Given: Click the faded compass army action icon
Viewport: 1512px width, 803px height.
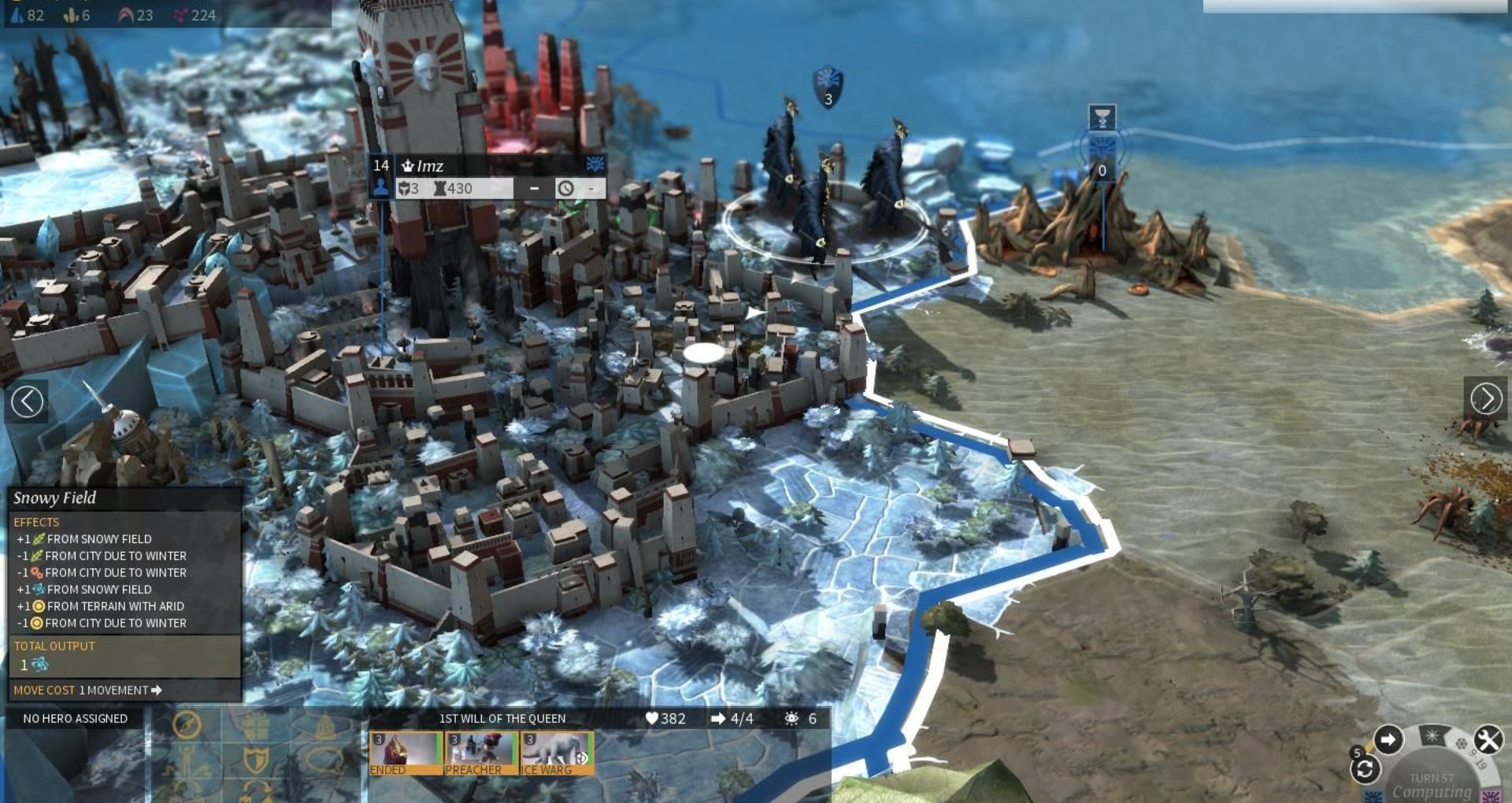Looking at the screenshot, I should click(187, 725).
